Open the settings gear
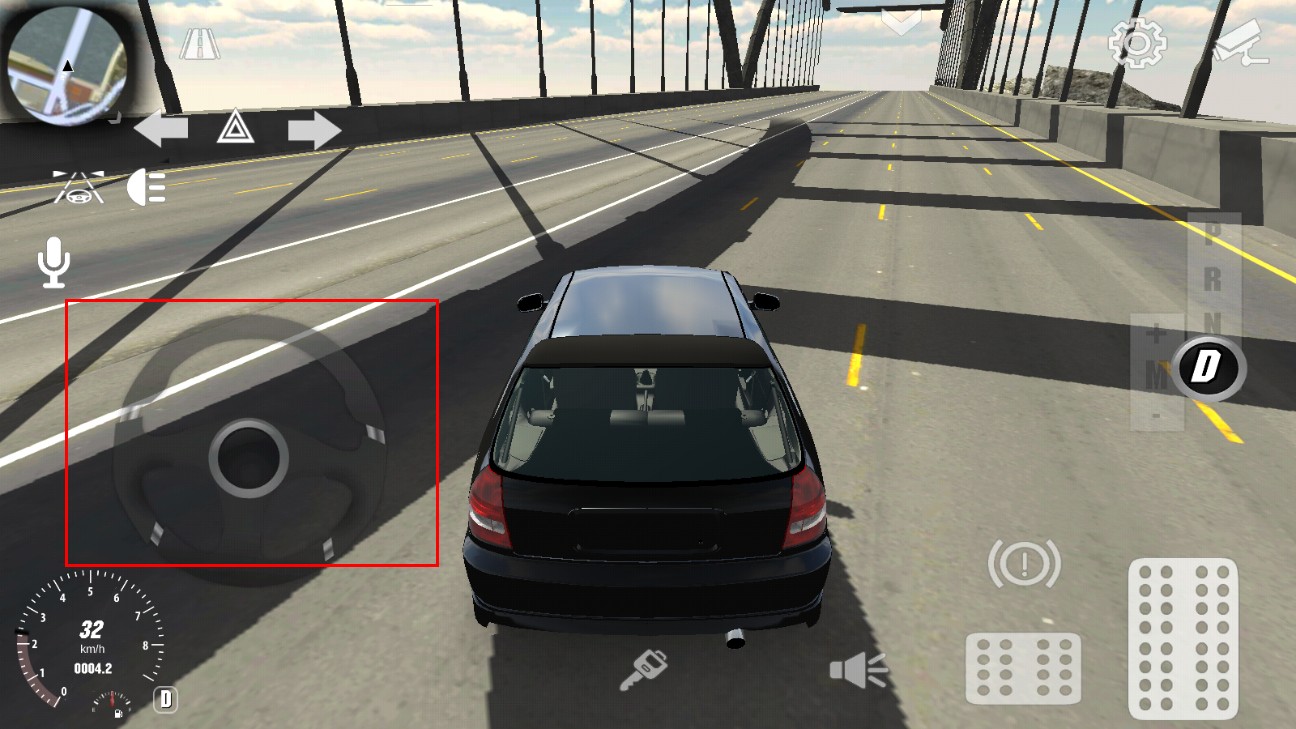The height and width of the screenshot is (729, 1296). tap(1137, 44)
